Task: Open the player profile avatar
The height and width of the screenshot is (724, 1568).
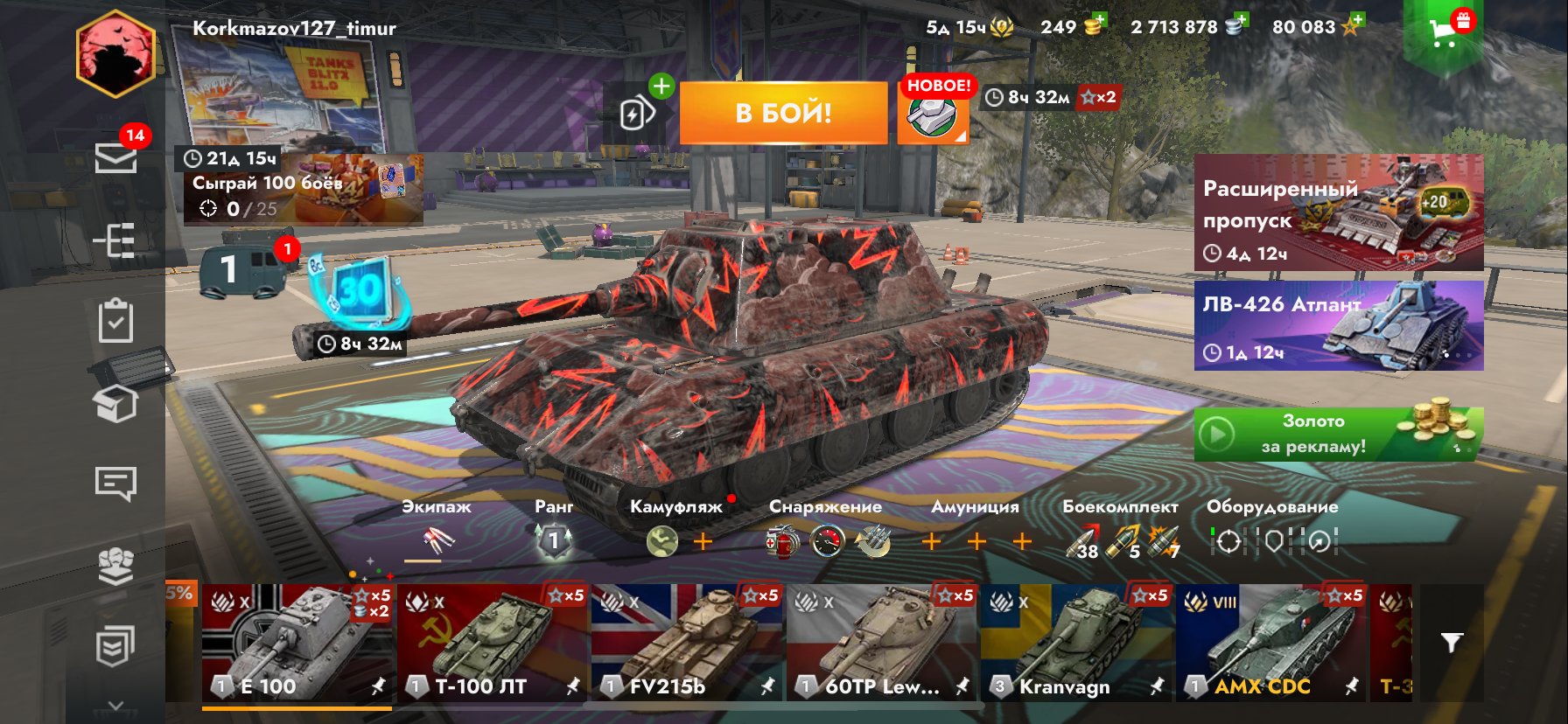Action: click(115, 54)
